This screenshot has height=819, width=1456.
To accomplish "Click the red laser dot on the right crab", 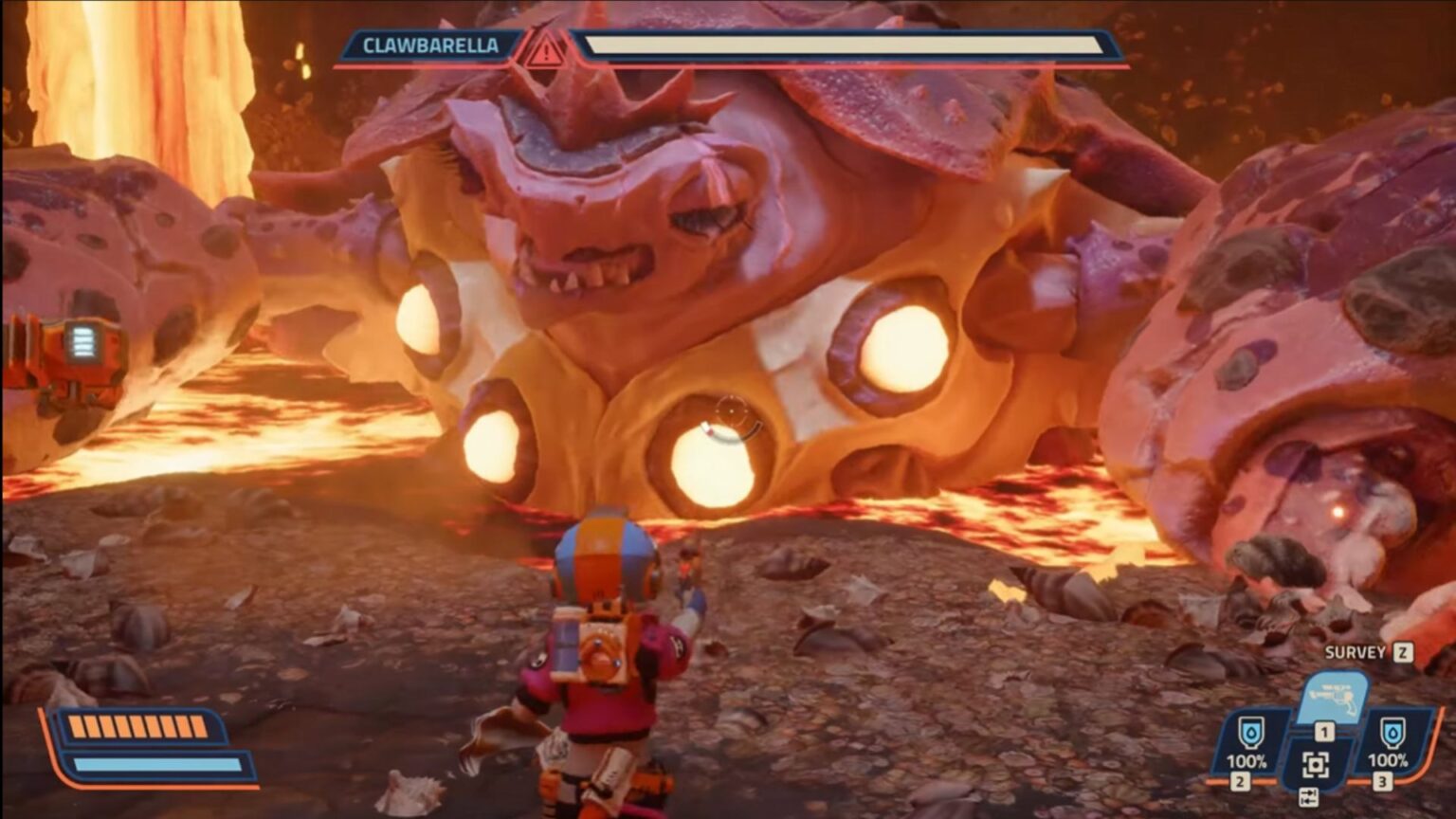I will pyautogui.click(x=1337, y=510).
